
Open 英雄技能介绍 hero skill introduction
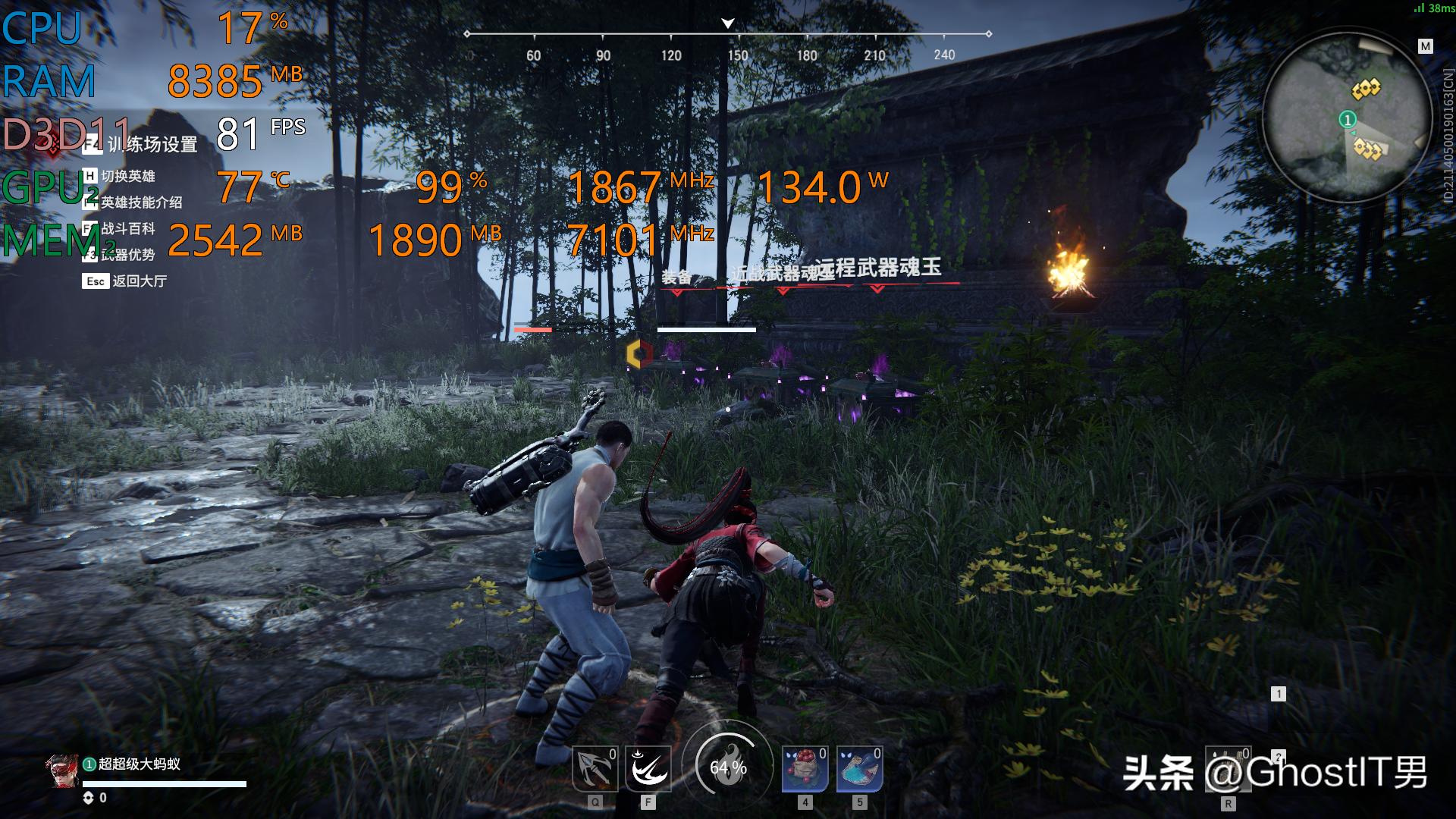(141, 202)
